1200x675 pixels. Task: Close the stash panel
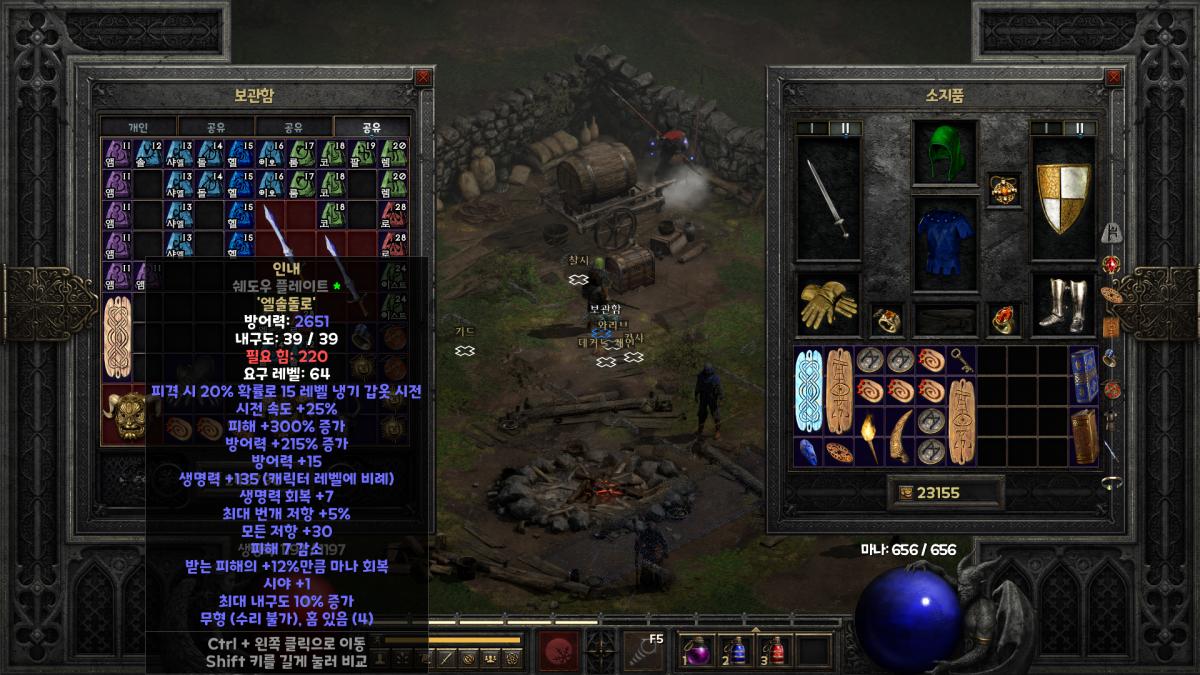(x=423, y=76)
